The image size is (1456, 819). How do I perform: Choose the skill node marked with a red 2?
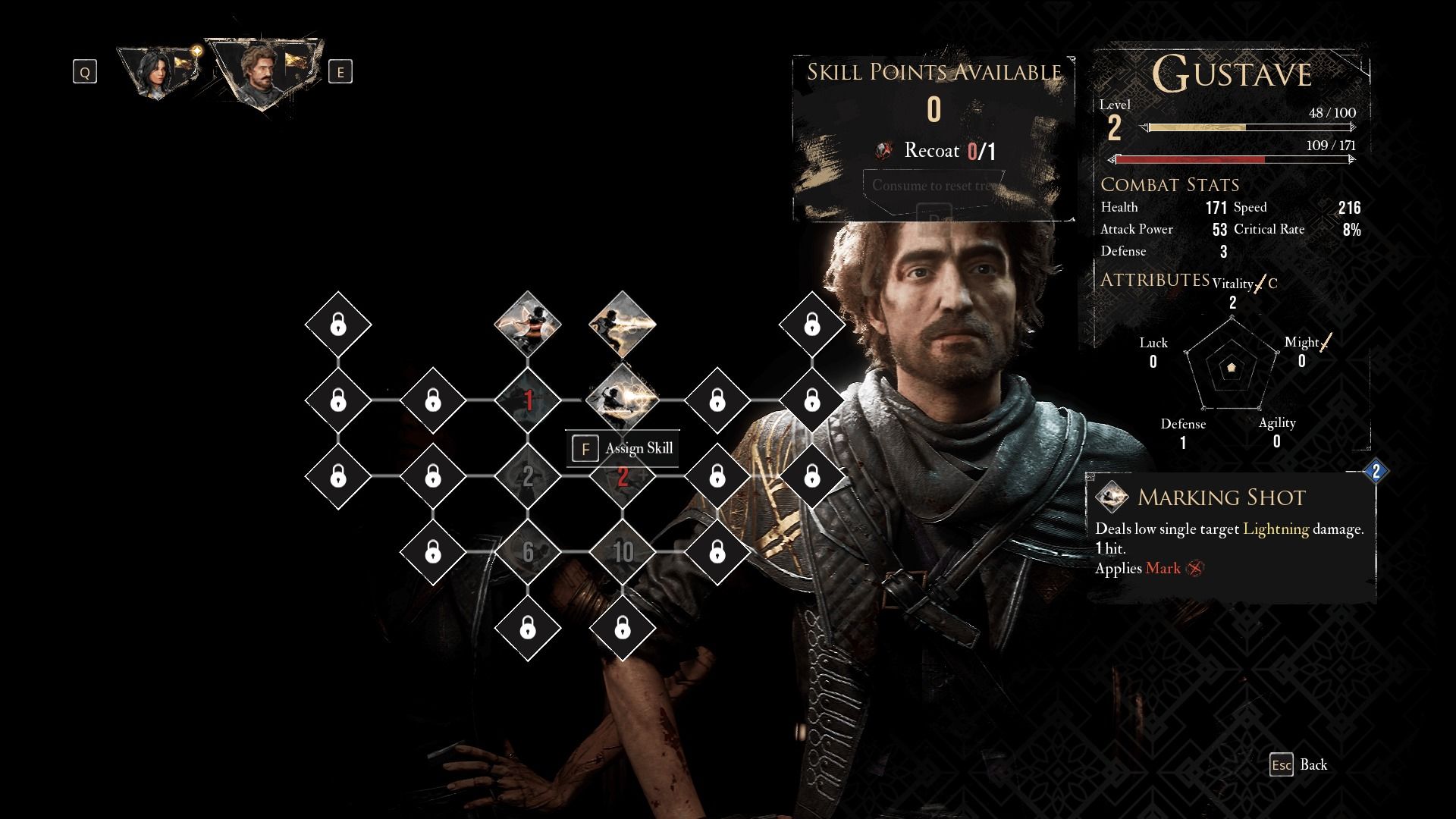[x=623, y=477]
